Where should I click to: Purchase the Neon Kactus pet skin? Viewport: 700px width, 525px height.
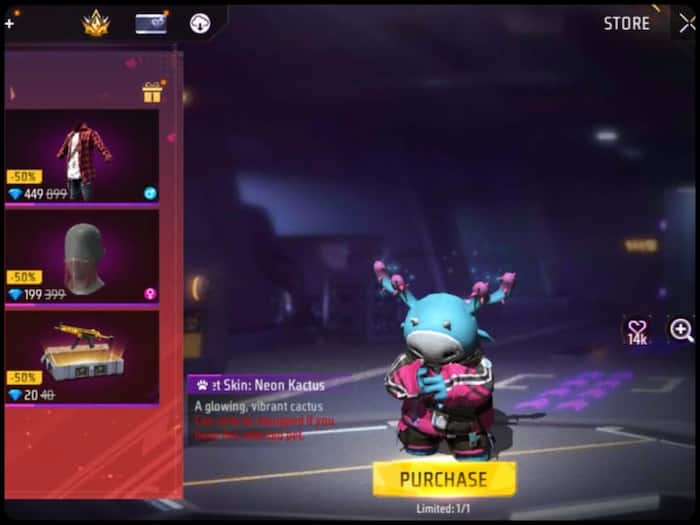click(x=444, y=479)
